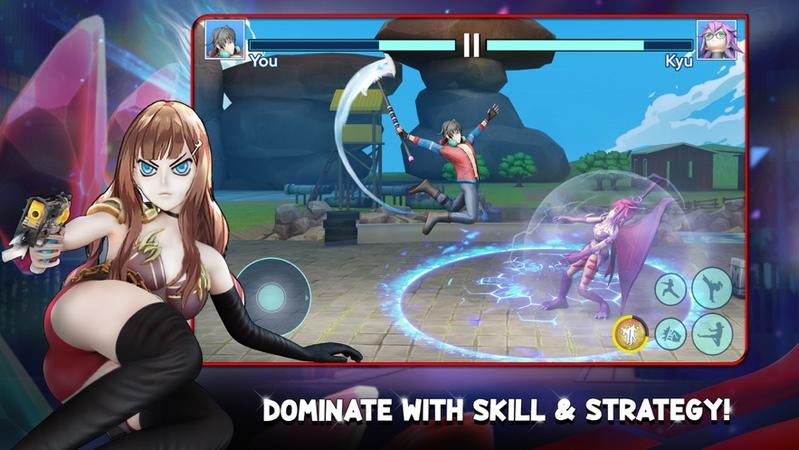The image size is (799, 450).
Task: Tap the punch stance attack button
Action: click(x=672, y=289)
